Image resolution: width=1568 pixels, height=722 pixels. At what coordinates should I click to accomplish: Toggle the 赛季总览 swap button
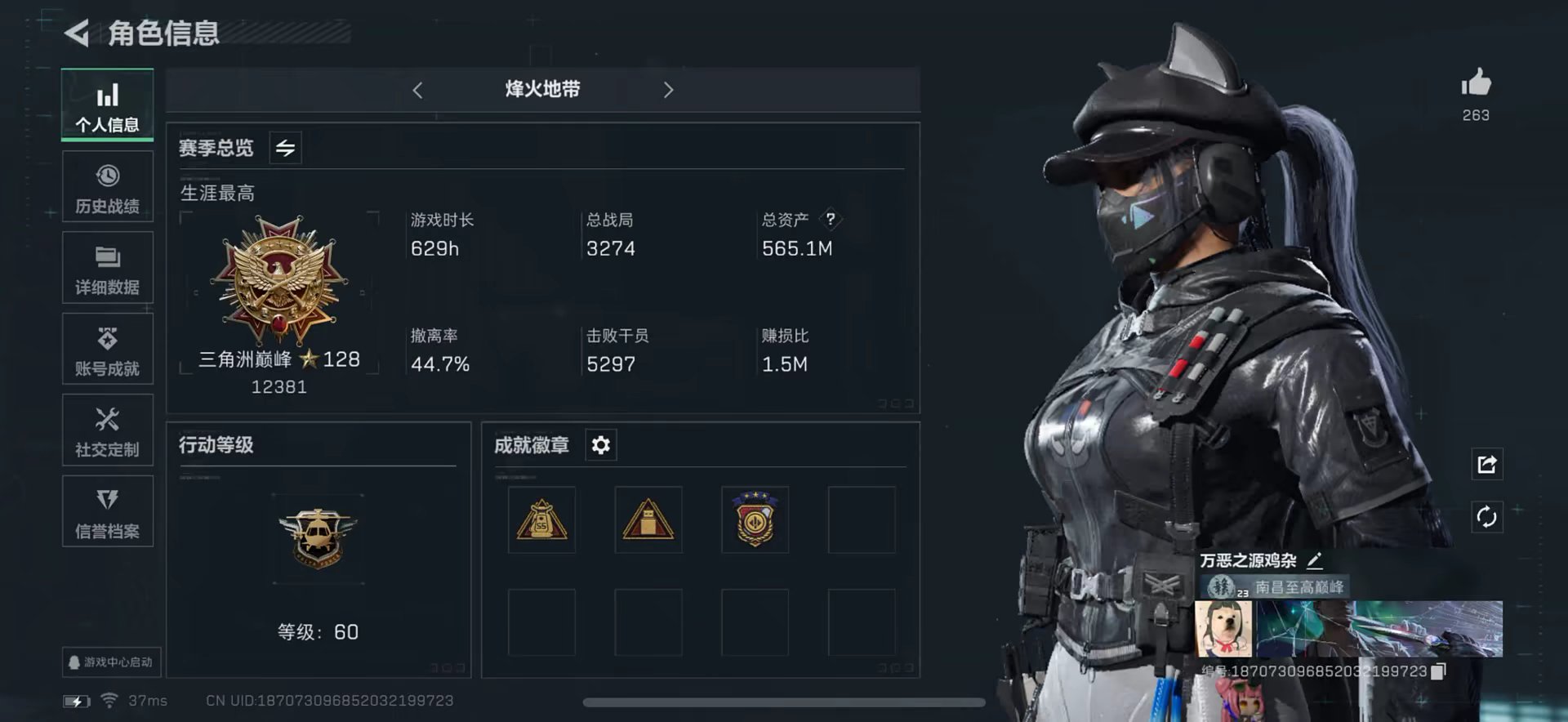(x=285, y=148)
